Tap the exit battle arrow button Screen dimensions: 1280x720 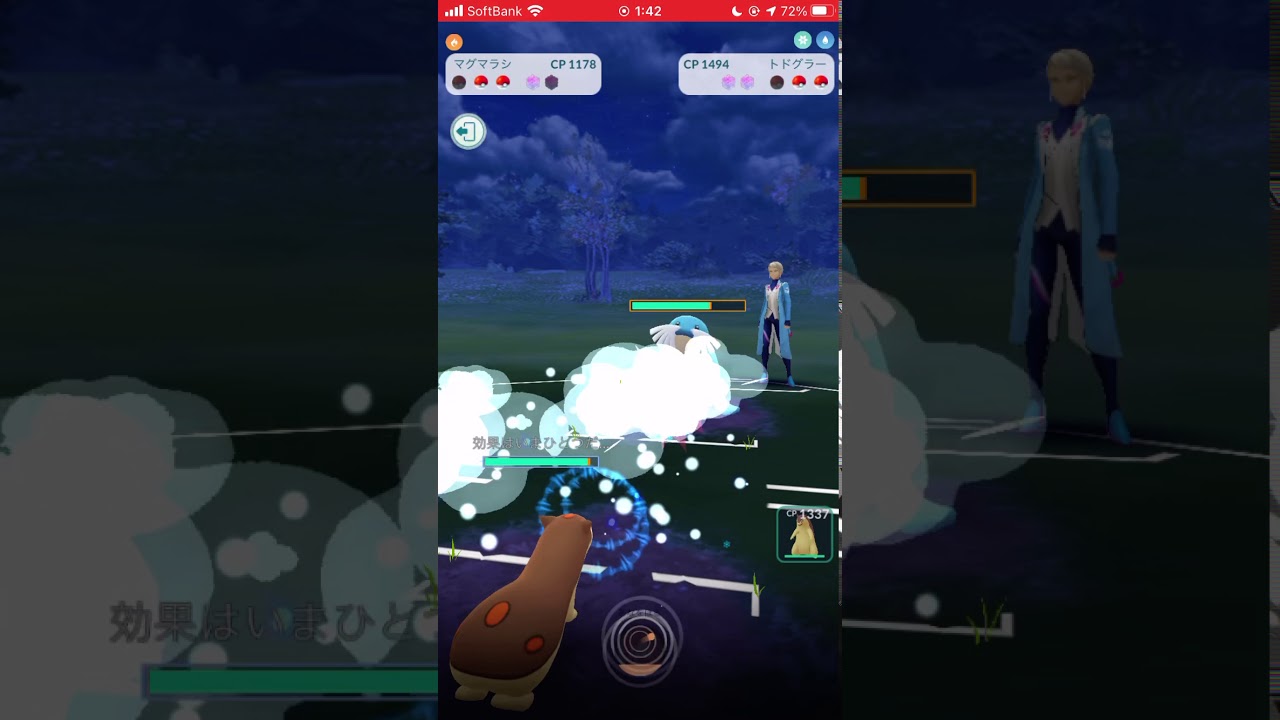[468, 131]
